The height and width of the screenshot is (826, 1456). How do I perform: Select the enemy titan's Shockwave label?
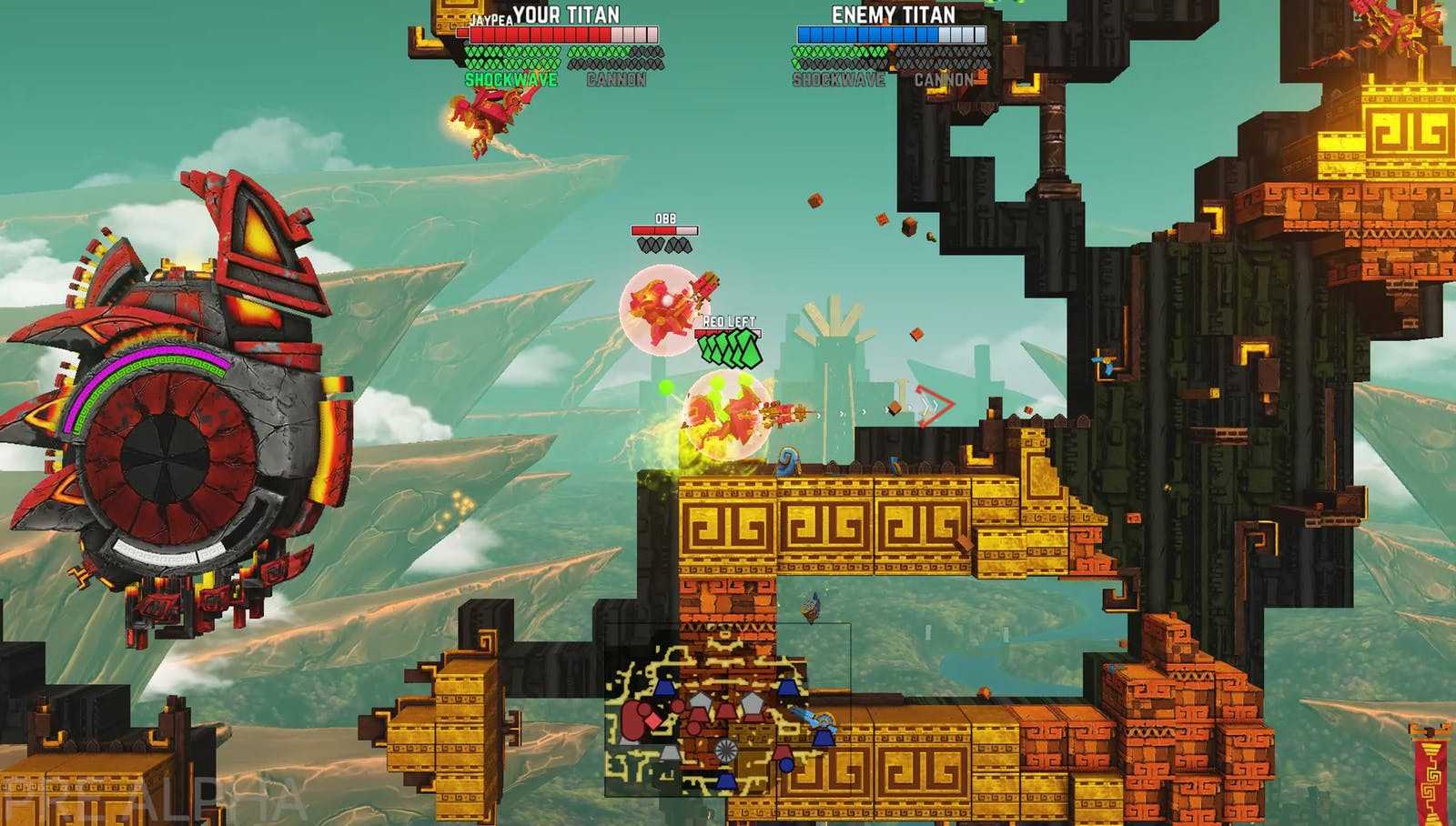(838, 80)
